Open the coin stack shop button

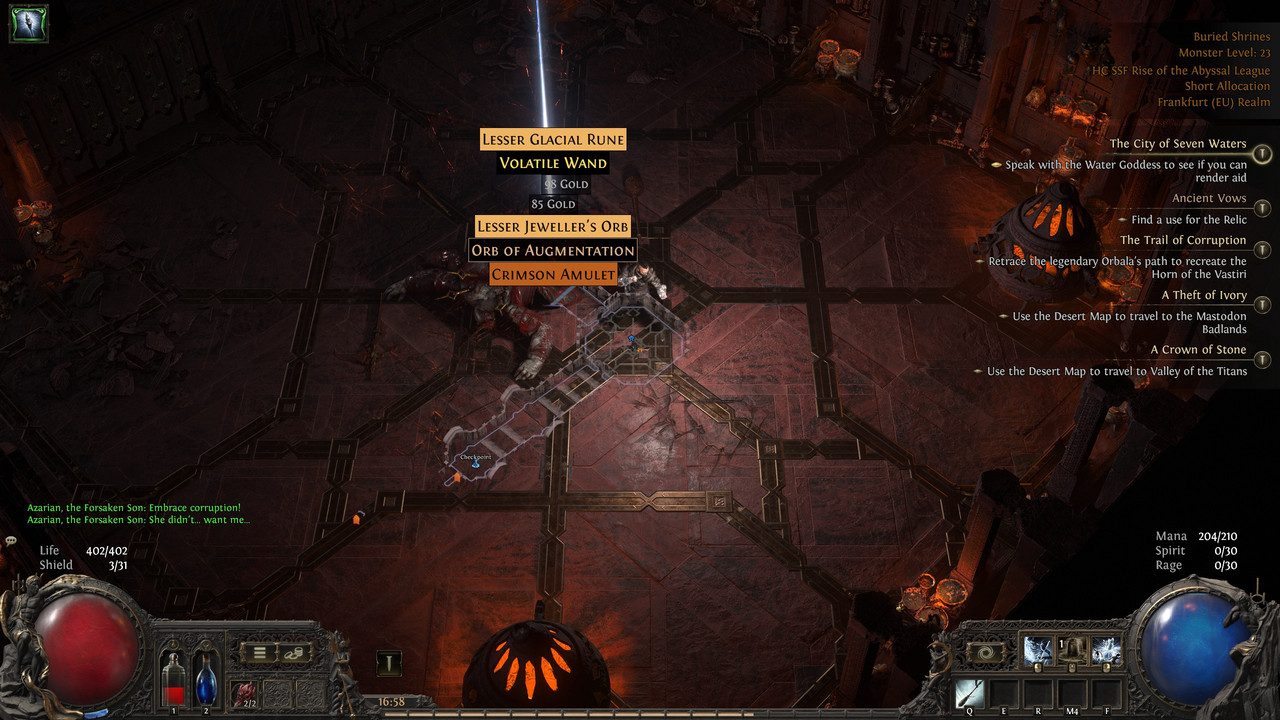tap(294, 654)
